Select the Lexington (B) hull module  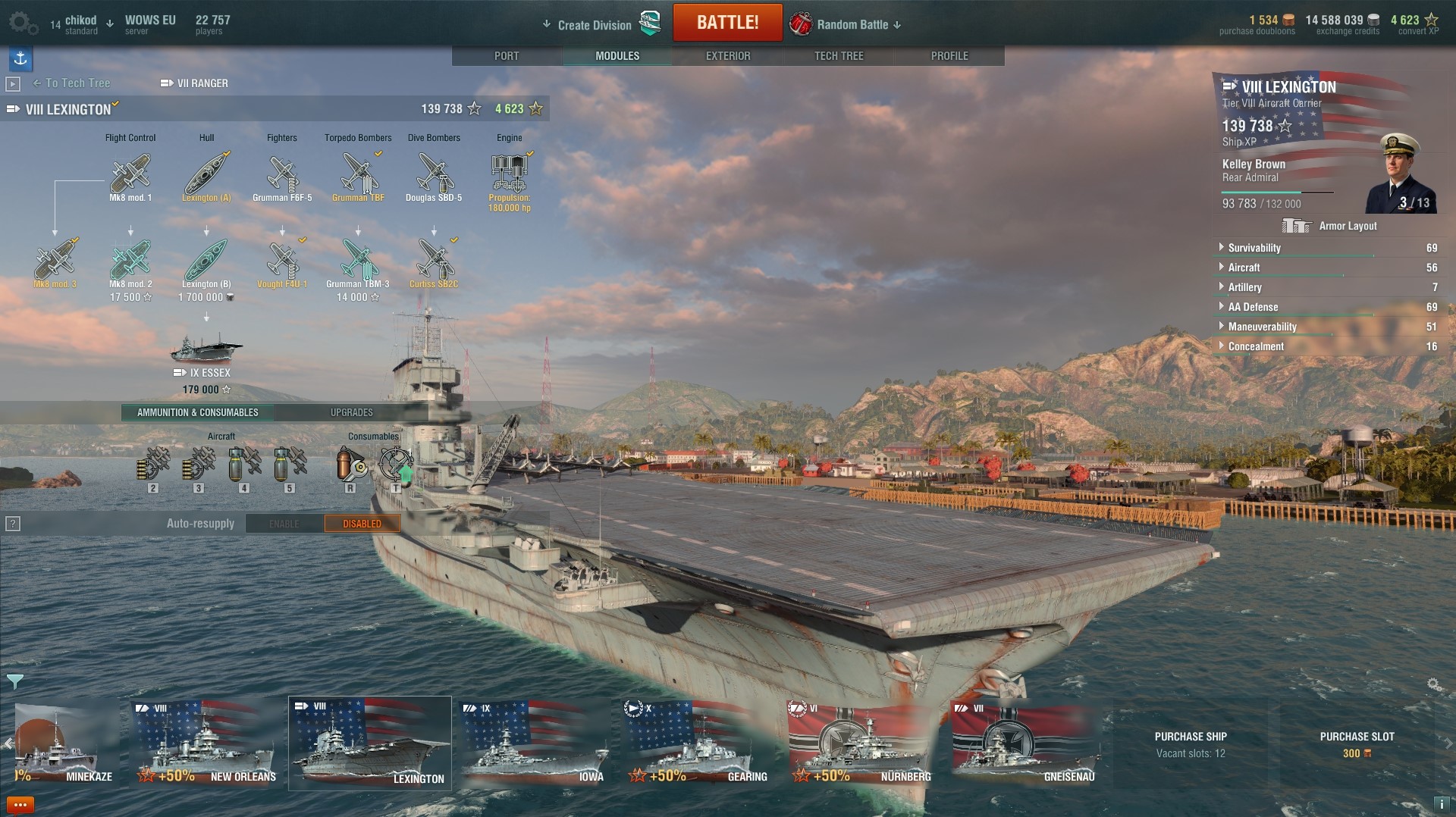(206, 261)
